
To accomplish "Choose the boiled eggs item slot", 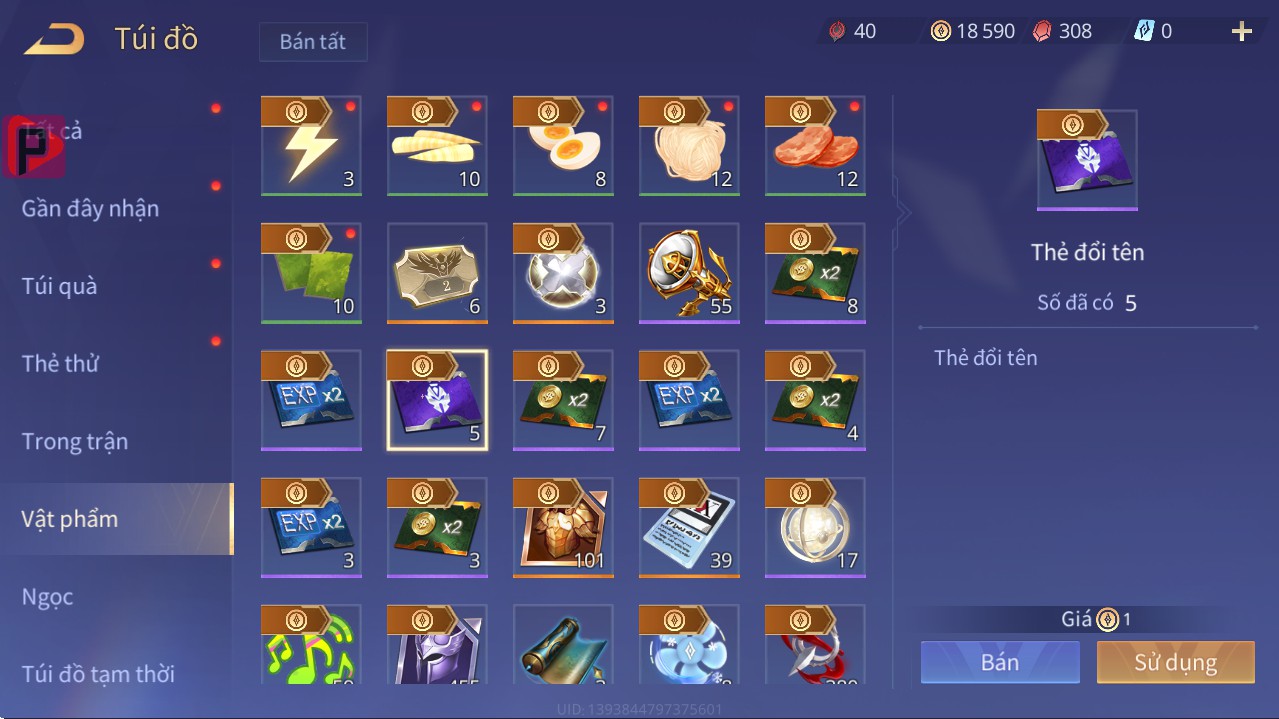I will click(x=563, y=146).
